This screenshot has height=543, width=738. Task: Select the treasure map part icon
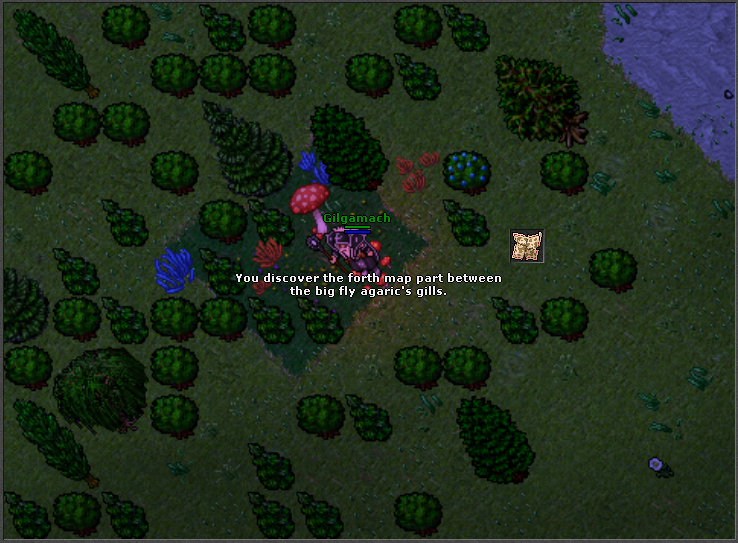[527, 246]
